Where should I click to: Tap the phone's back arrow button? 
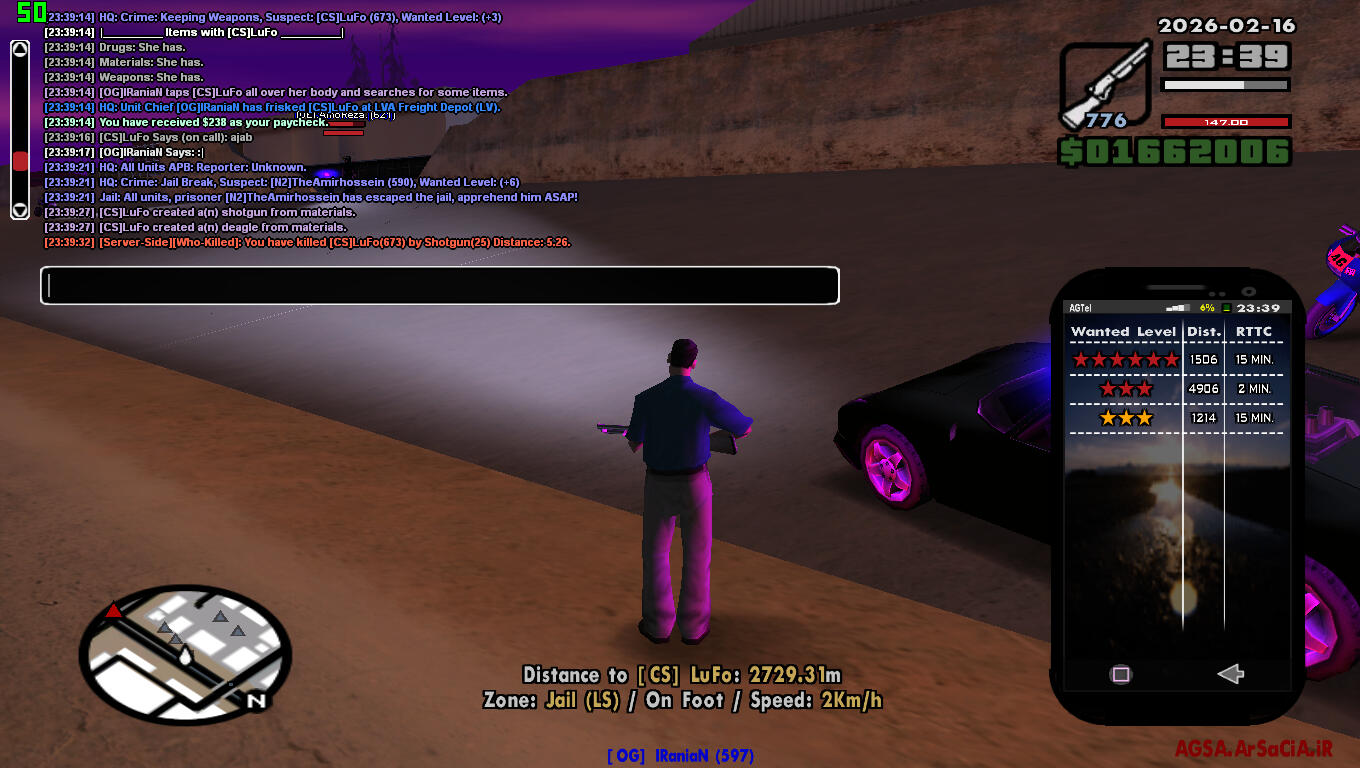[1230, 674]
